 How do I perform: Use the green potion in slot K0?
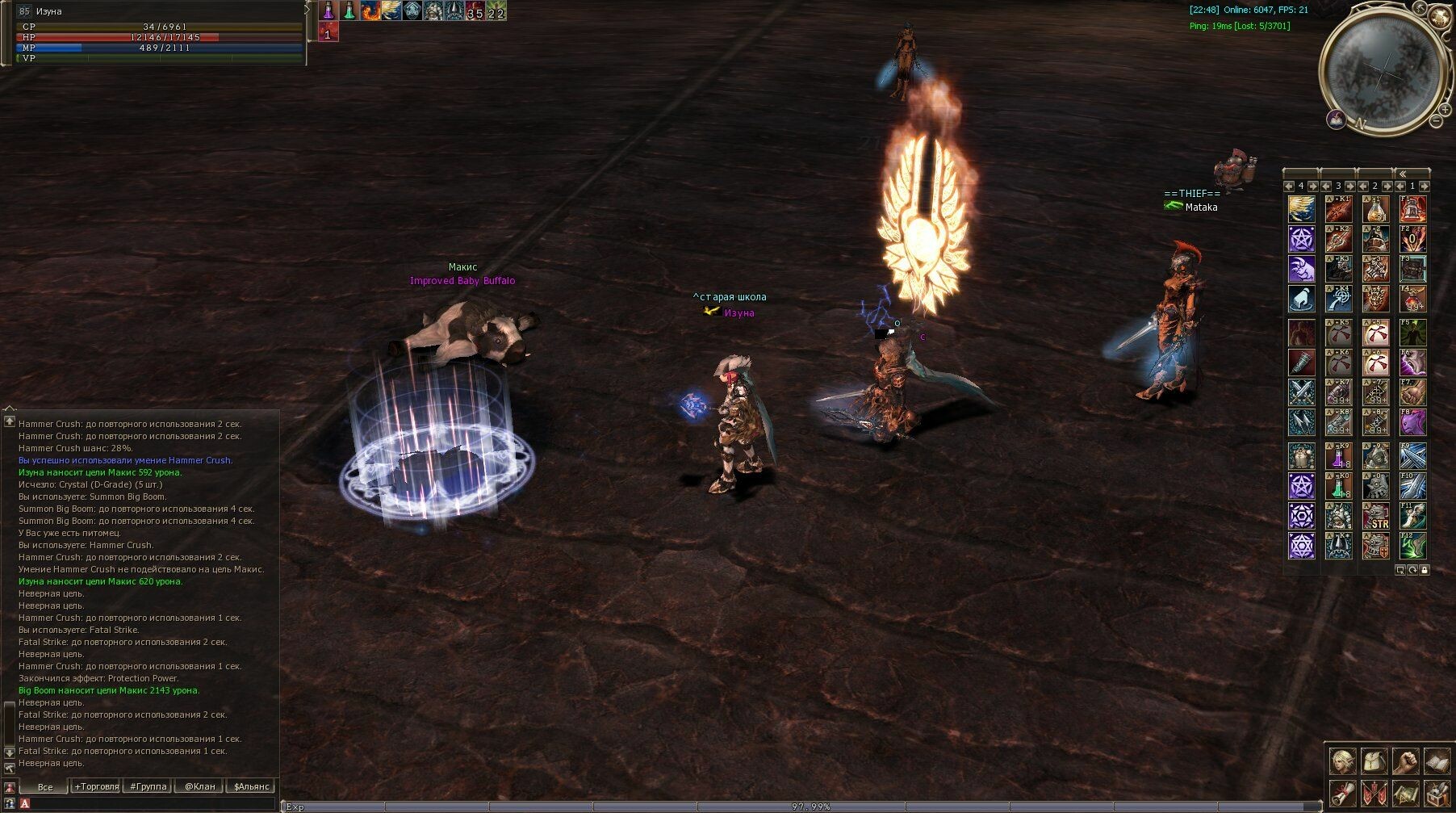pyautogui.click(x=1338, y=485)
